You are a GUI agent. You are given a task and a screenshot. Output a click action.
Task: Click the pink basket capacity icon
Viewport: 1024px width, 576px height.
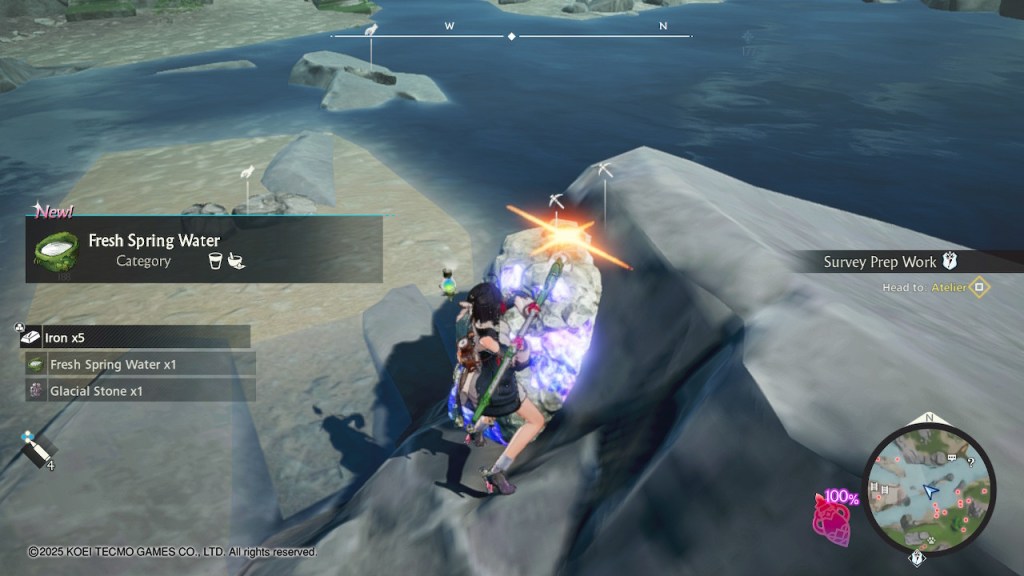click(831, 515)
